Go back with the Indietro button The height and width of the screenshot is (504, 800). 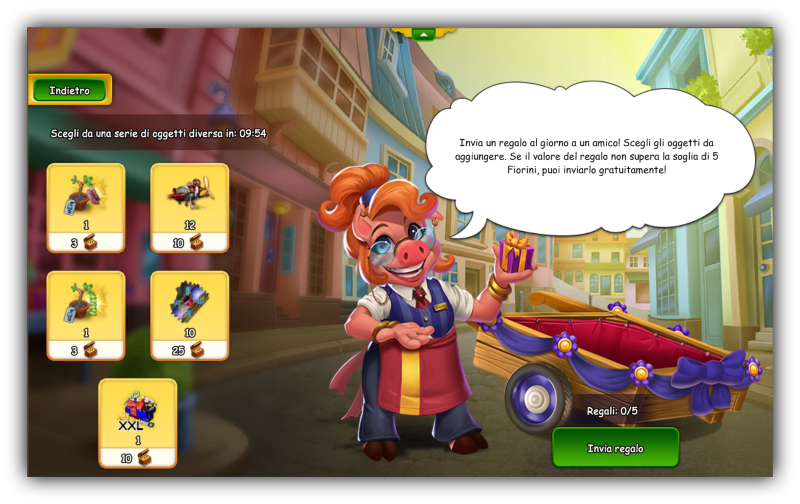click(x=70, y=90)
